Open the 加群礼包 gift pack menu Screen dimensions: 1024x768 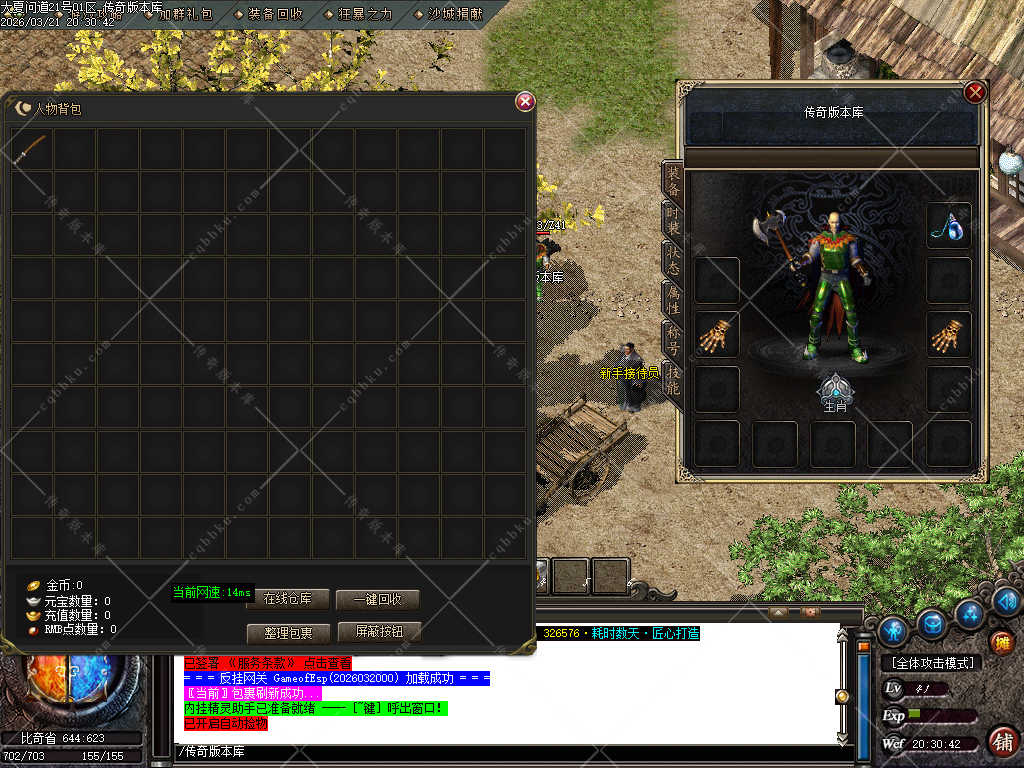pos(178,14)
